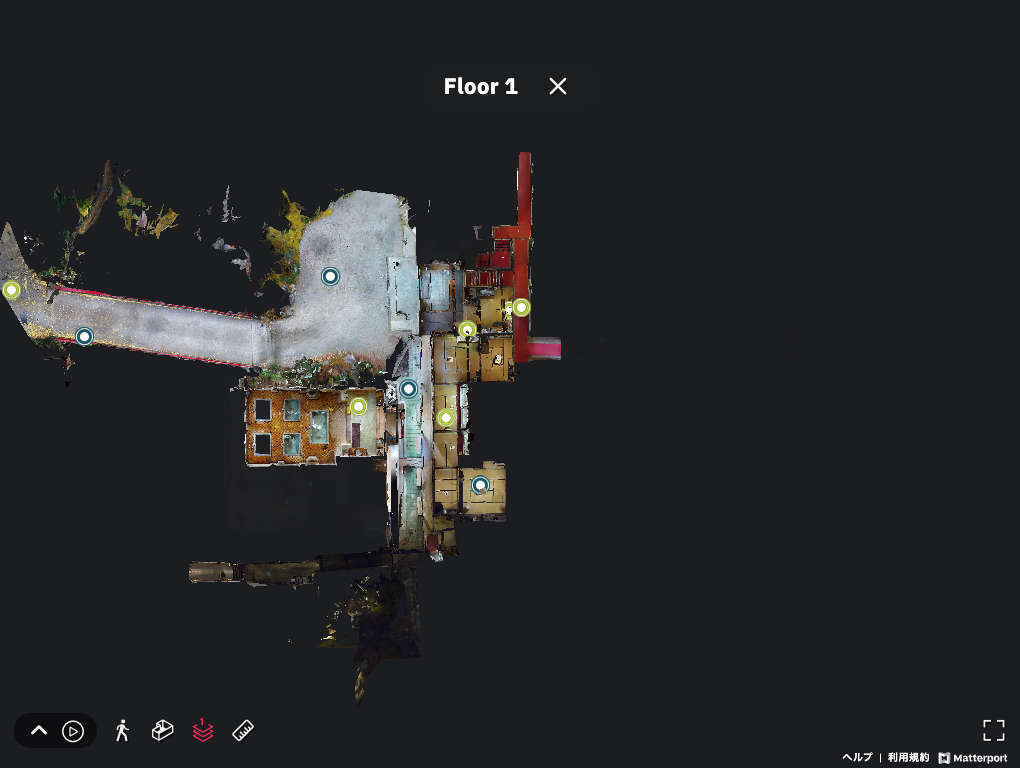1020x768 pixels.
Task: Close the Floor 1 view
Action: point(558,86)
